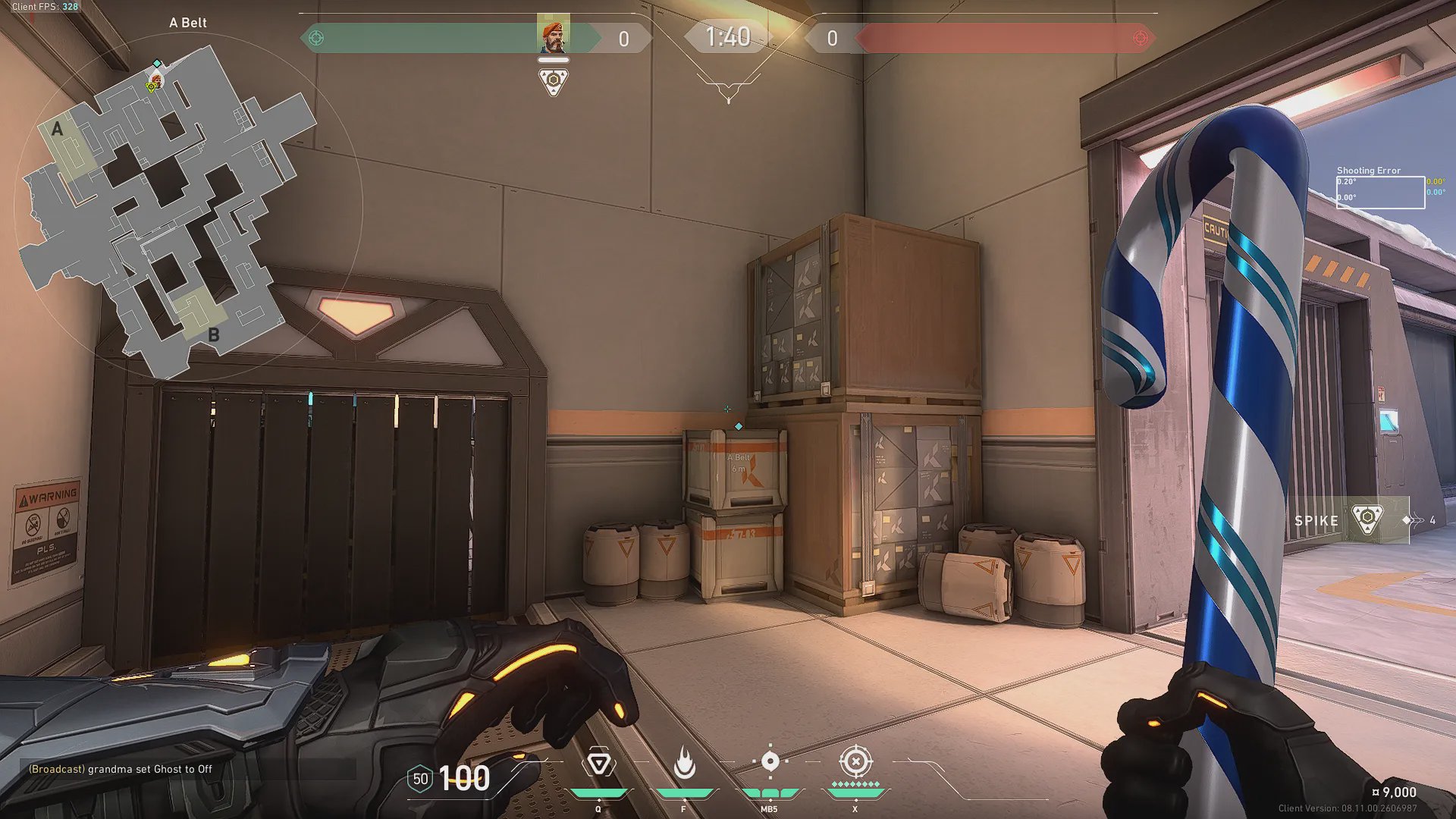Click the spike carrier icon below the portrait
Viewport: 1456px width, 819px height.
click(554, 80)
